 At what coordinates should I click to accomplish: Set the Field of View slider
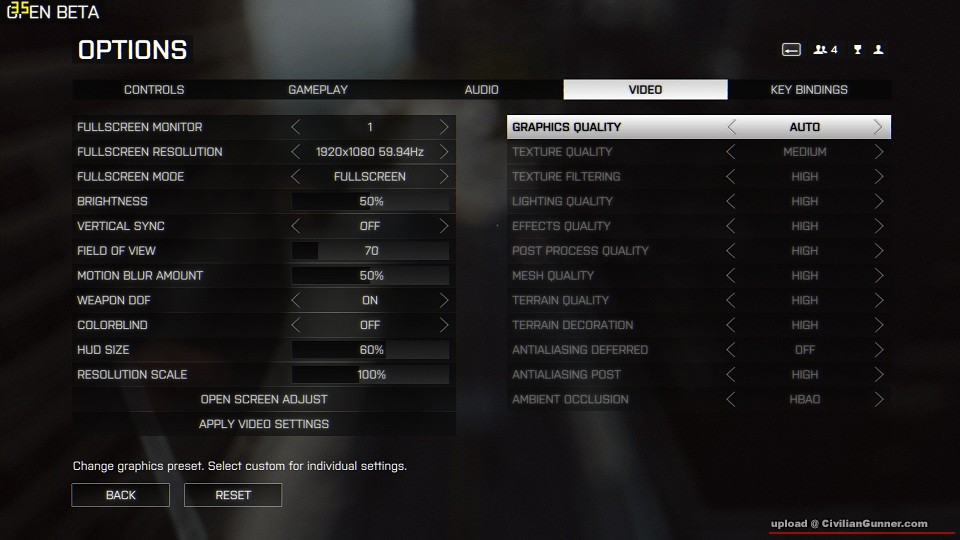370,251
